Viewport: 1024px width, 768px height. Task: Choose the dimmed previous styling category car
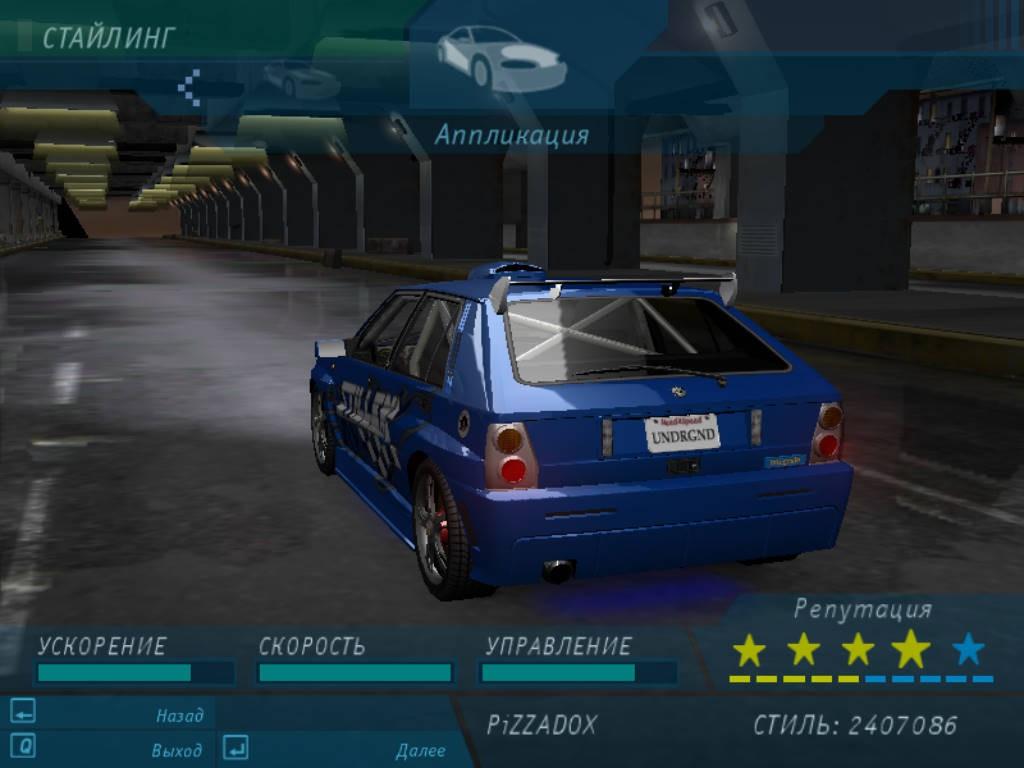coord(300,78)
